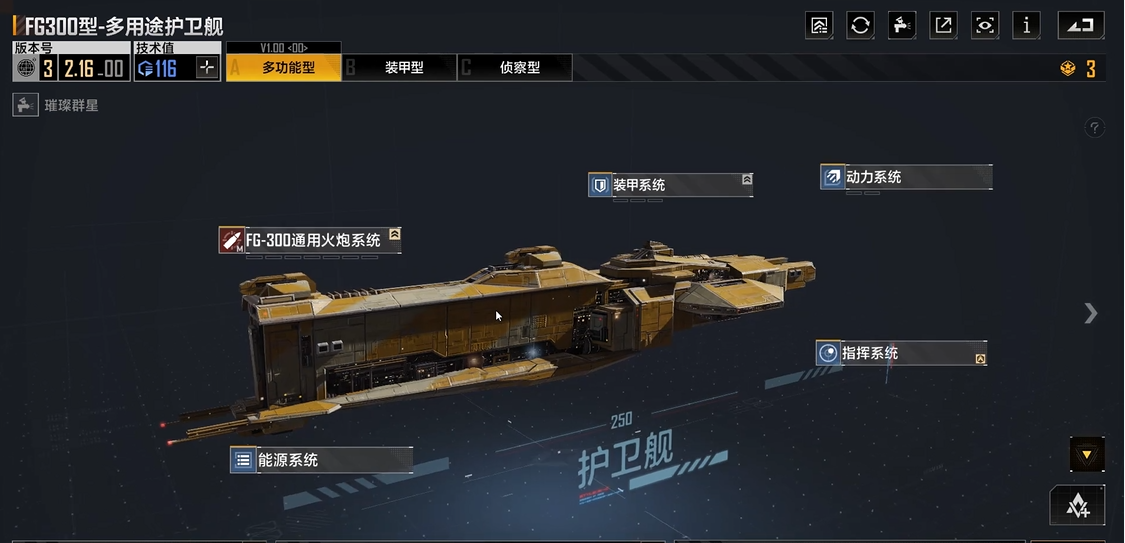Screen dimensions: 1125x543
Task: Click the tech points plus button
Action: (x=207, y=68)
